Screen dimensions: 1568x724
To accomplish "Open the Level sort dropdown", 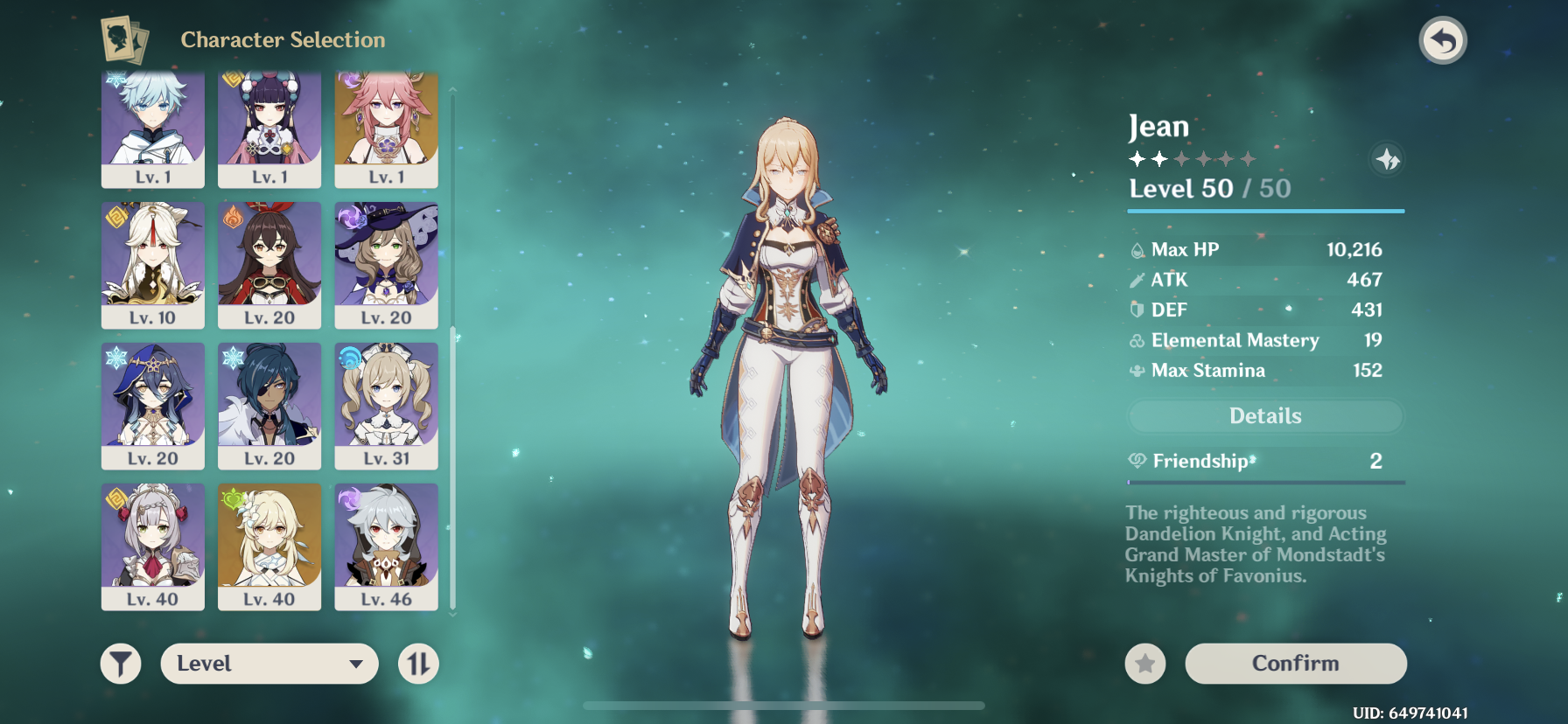I will coord(269,664).
